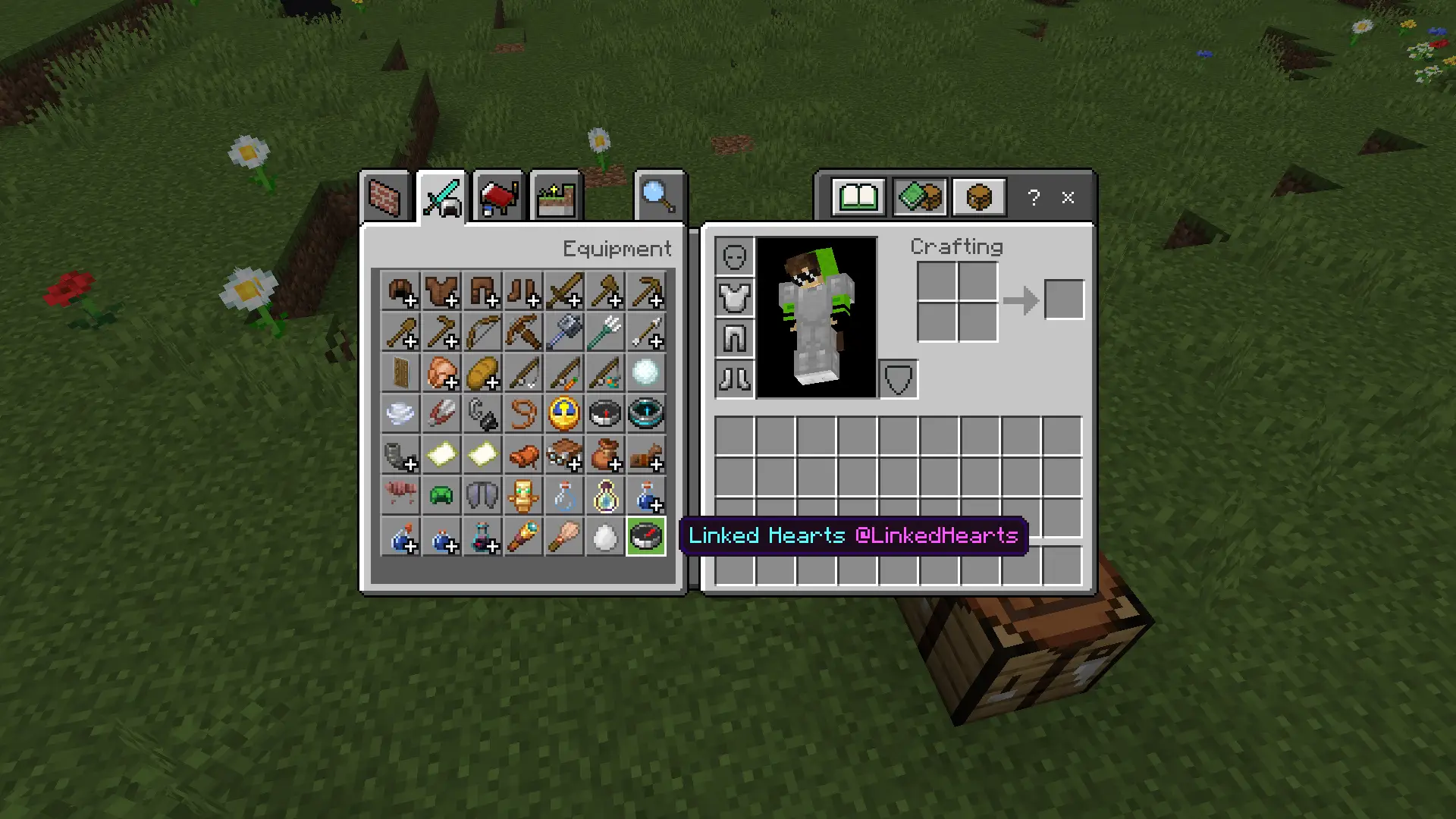Select the clock item
This screenshot has height=819, width=1456.
pos(564,414)
